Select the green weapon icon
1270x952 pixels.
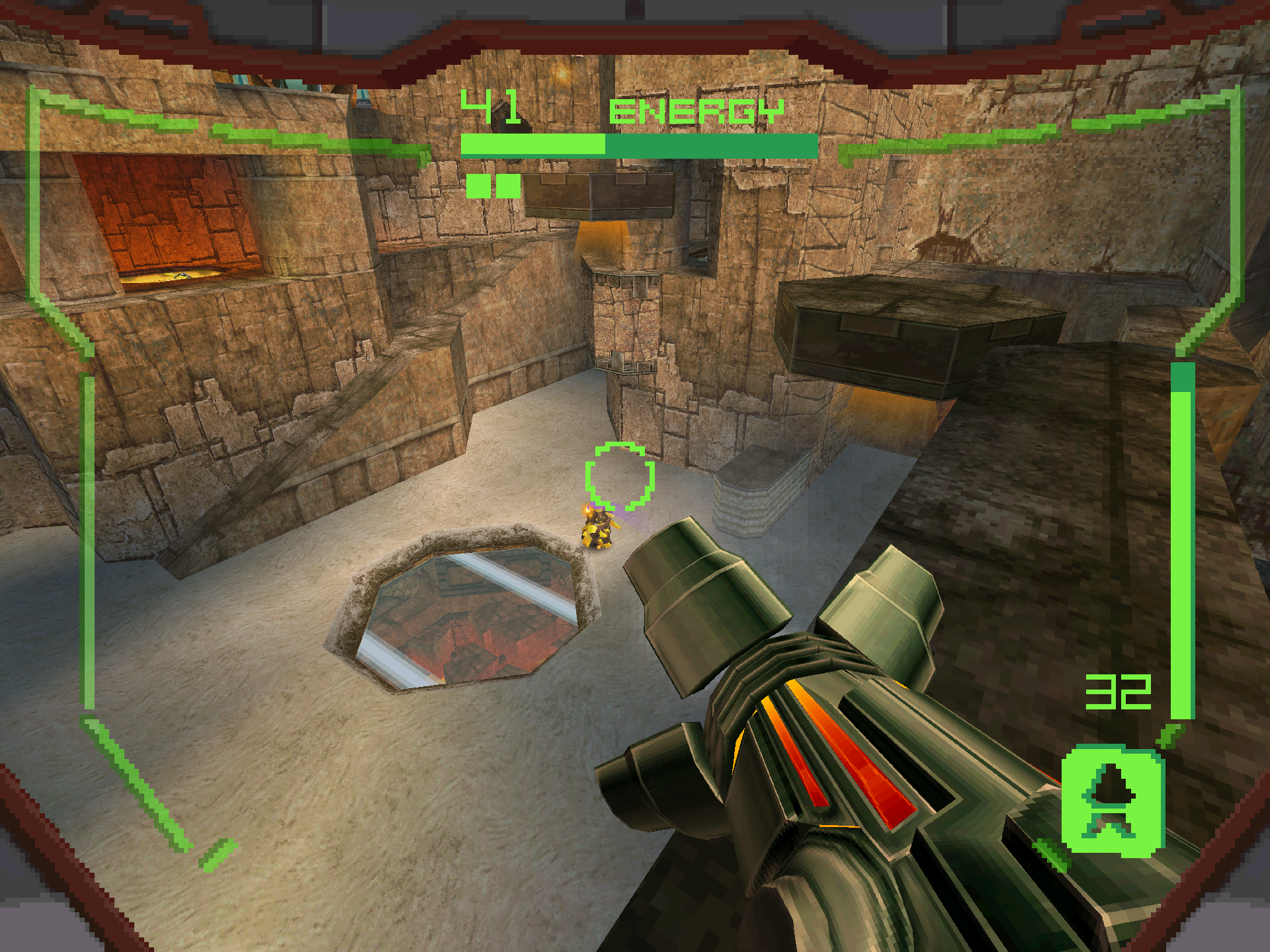click(1113, 800)
